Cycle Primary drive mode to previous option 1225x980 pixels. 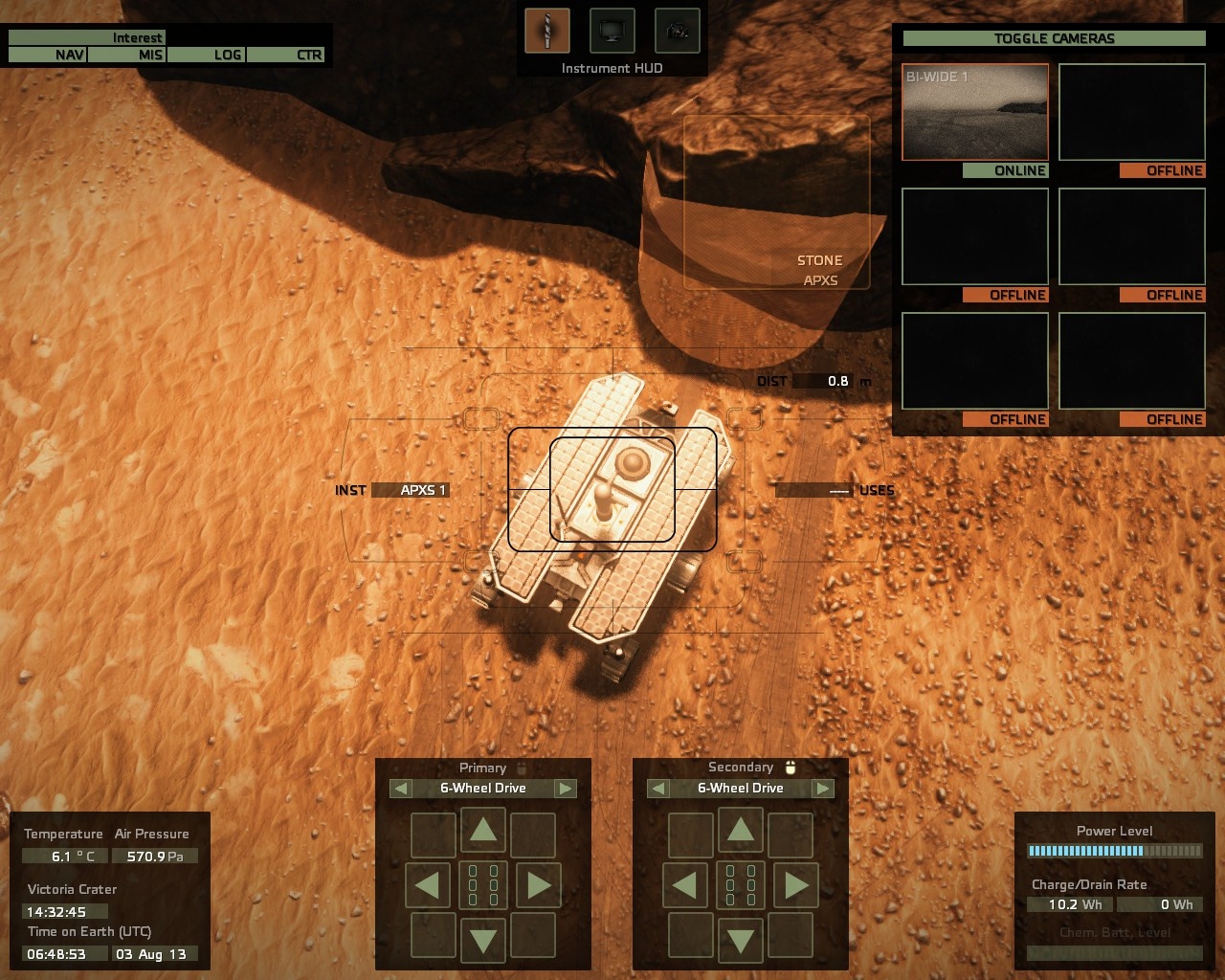pyautogui.click(x=401, y=789)
